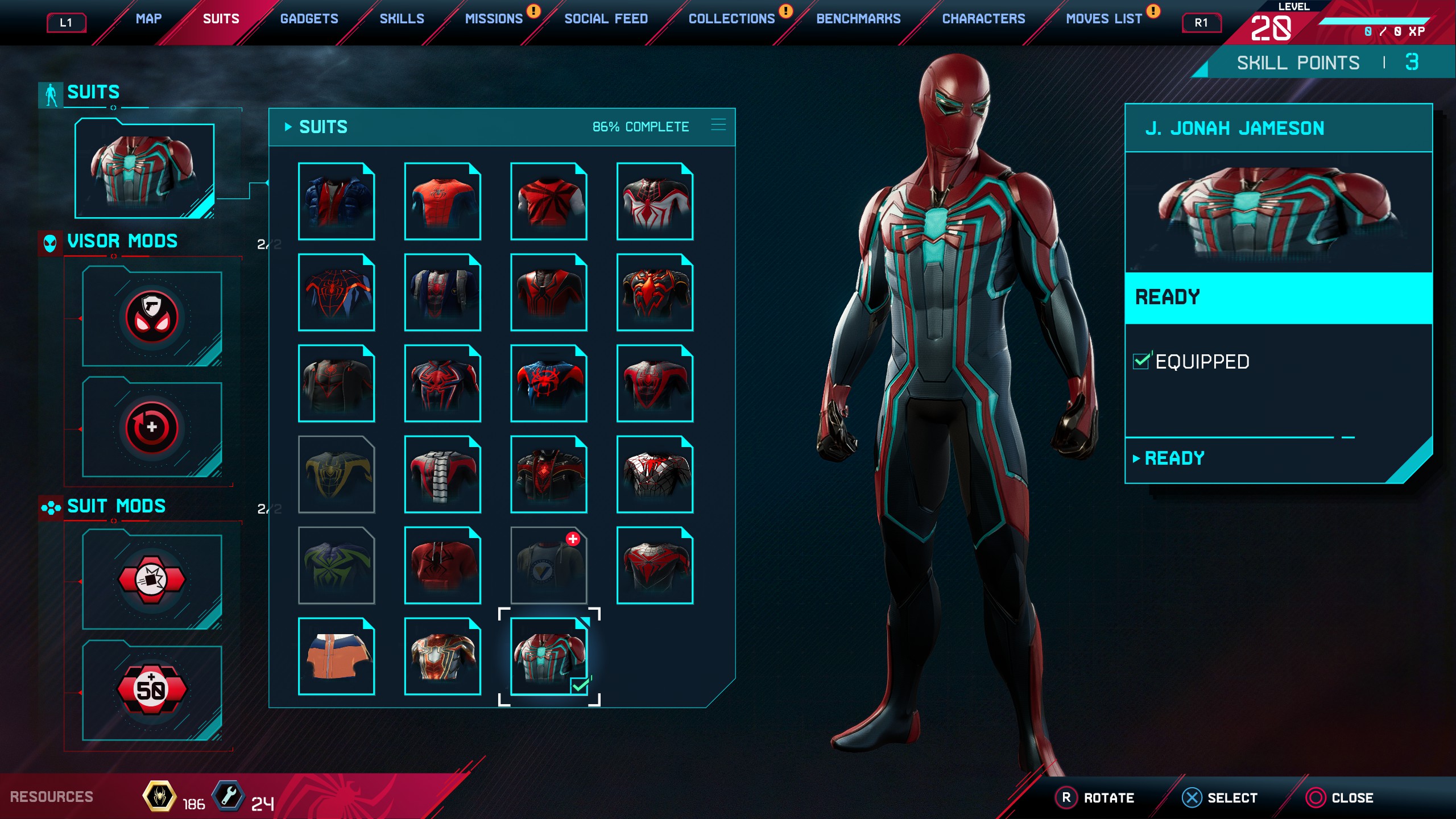Image resolution: width=1456 pixels, height=819 pixels.
Task: Open the equipped suit slot on the left
Action: [144, 170]
